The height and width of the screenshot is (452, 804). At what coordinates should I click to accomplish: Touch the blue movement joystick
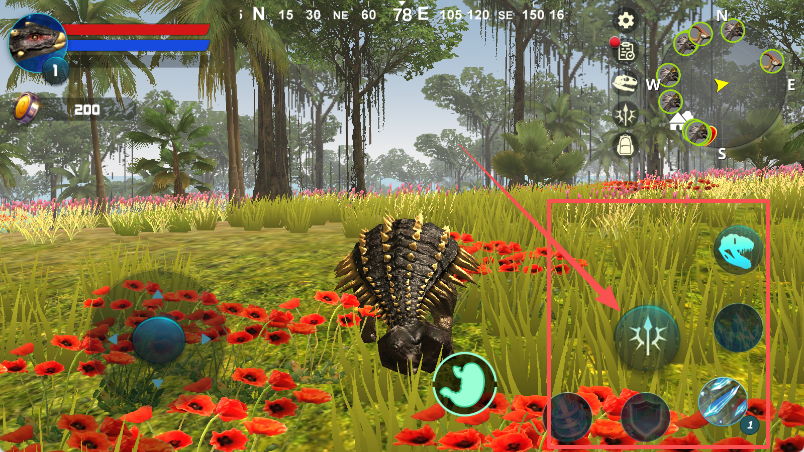tap(158, 340)
